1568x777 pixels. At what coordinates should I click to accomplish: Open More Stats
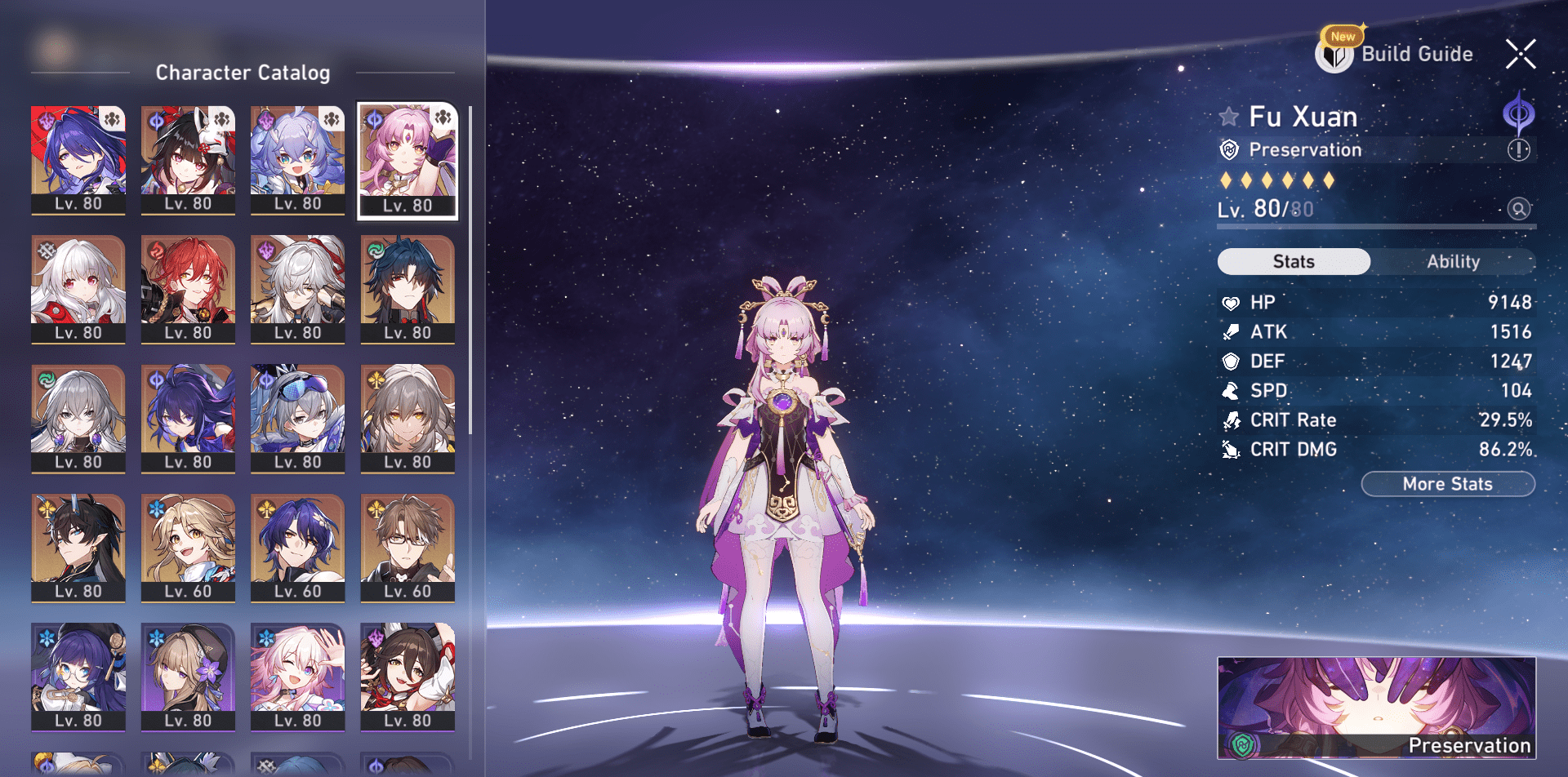click(x=1448, y=483)
